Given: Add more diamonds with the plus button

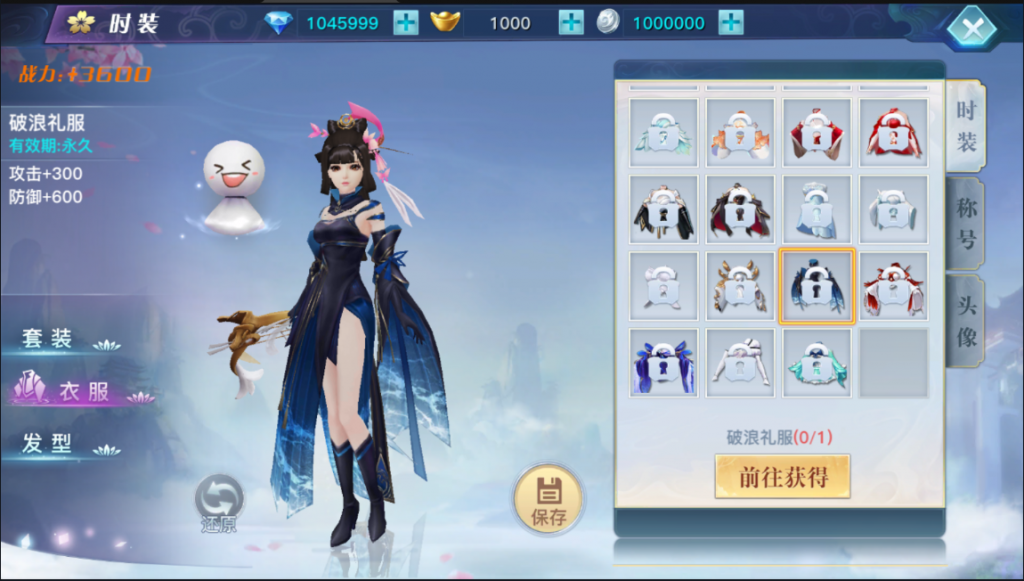Looking at the screenshot, I should tap(406, 22).
